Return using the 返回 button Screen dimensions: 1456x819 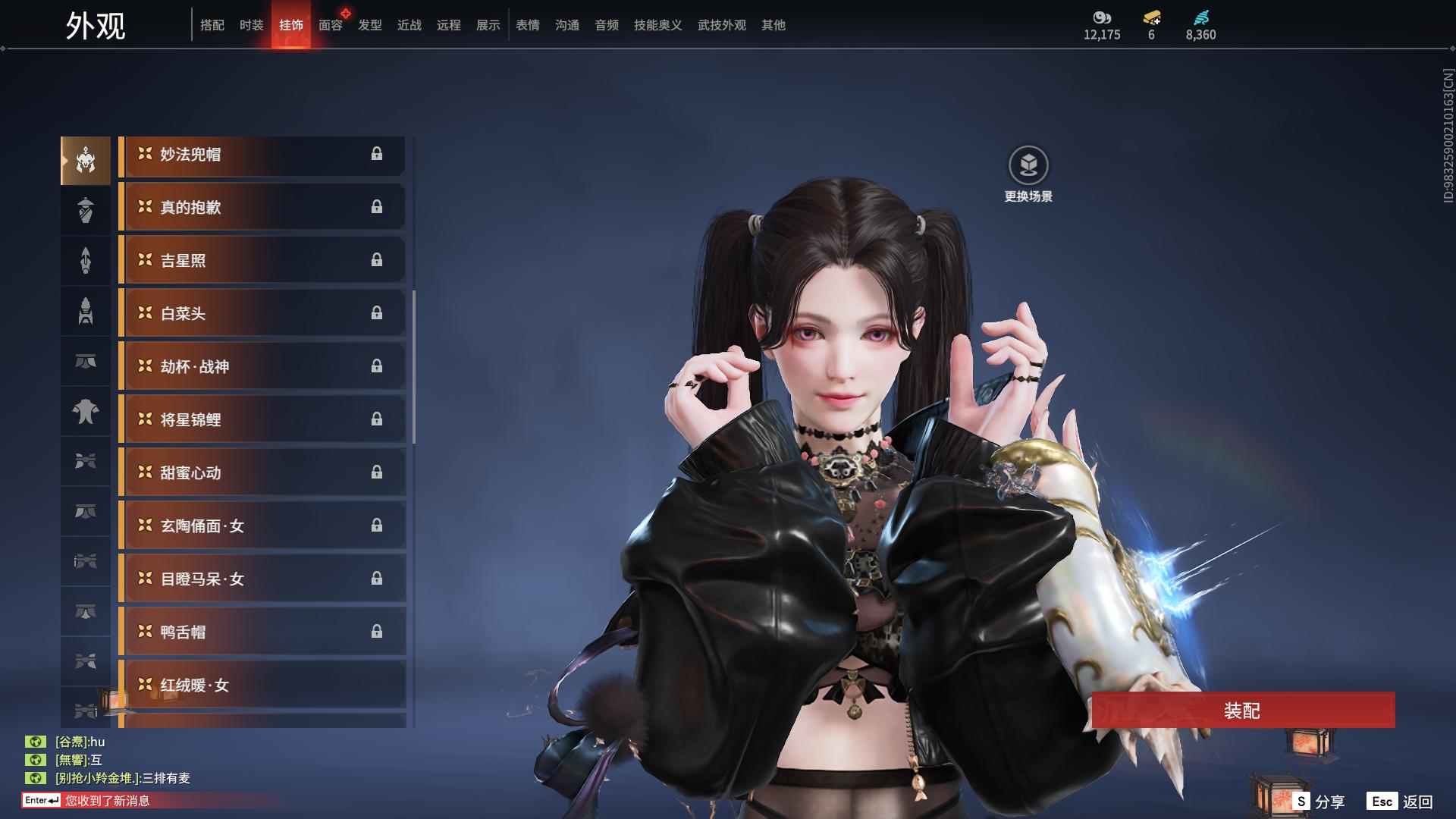point(1401,802)
